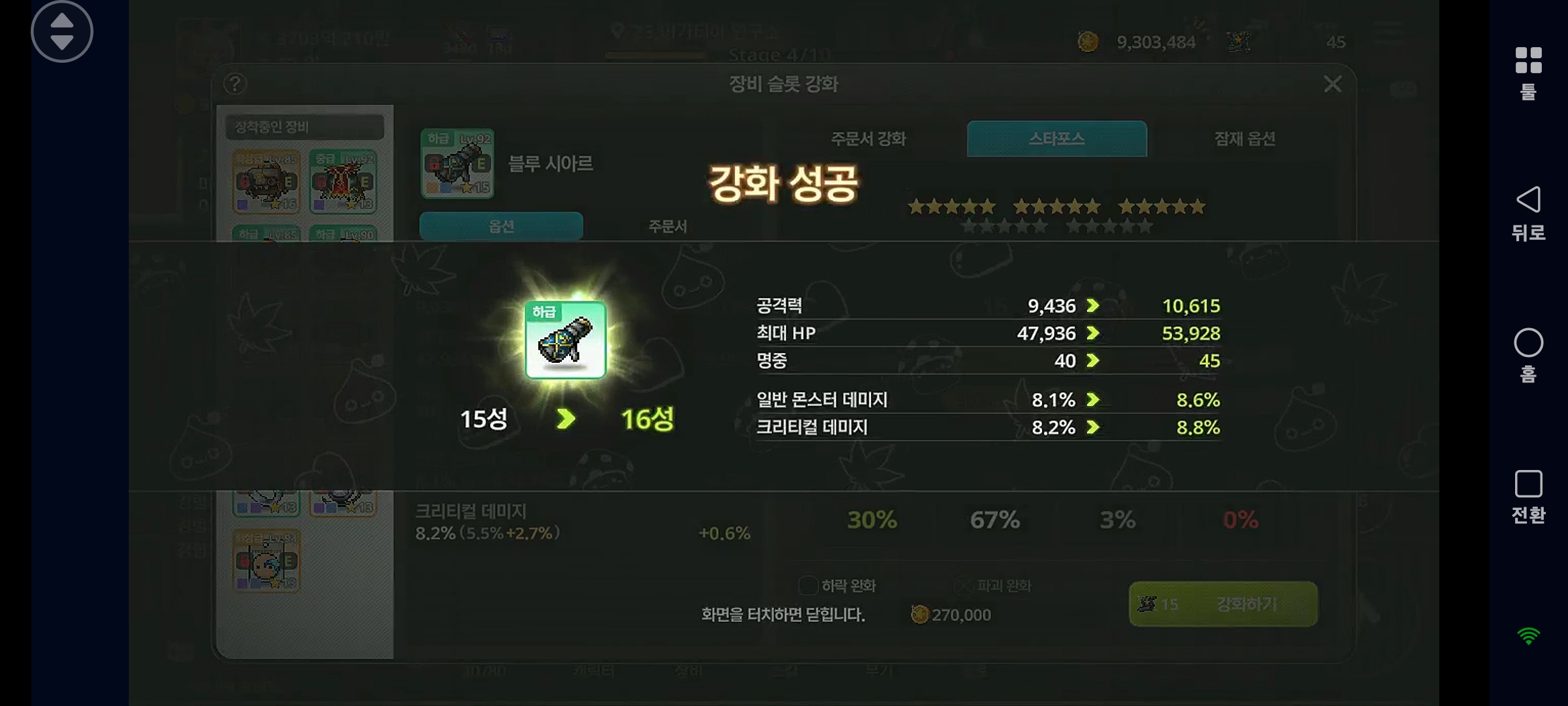Open the 툴 tools grid
The image size is (1568, 706).
pyautogui.click(x=1528, y=72)
